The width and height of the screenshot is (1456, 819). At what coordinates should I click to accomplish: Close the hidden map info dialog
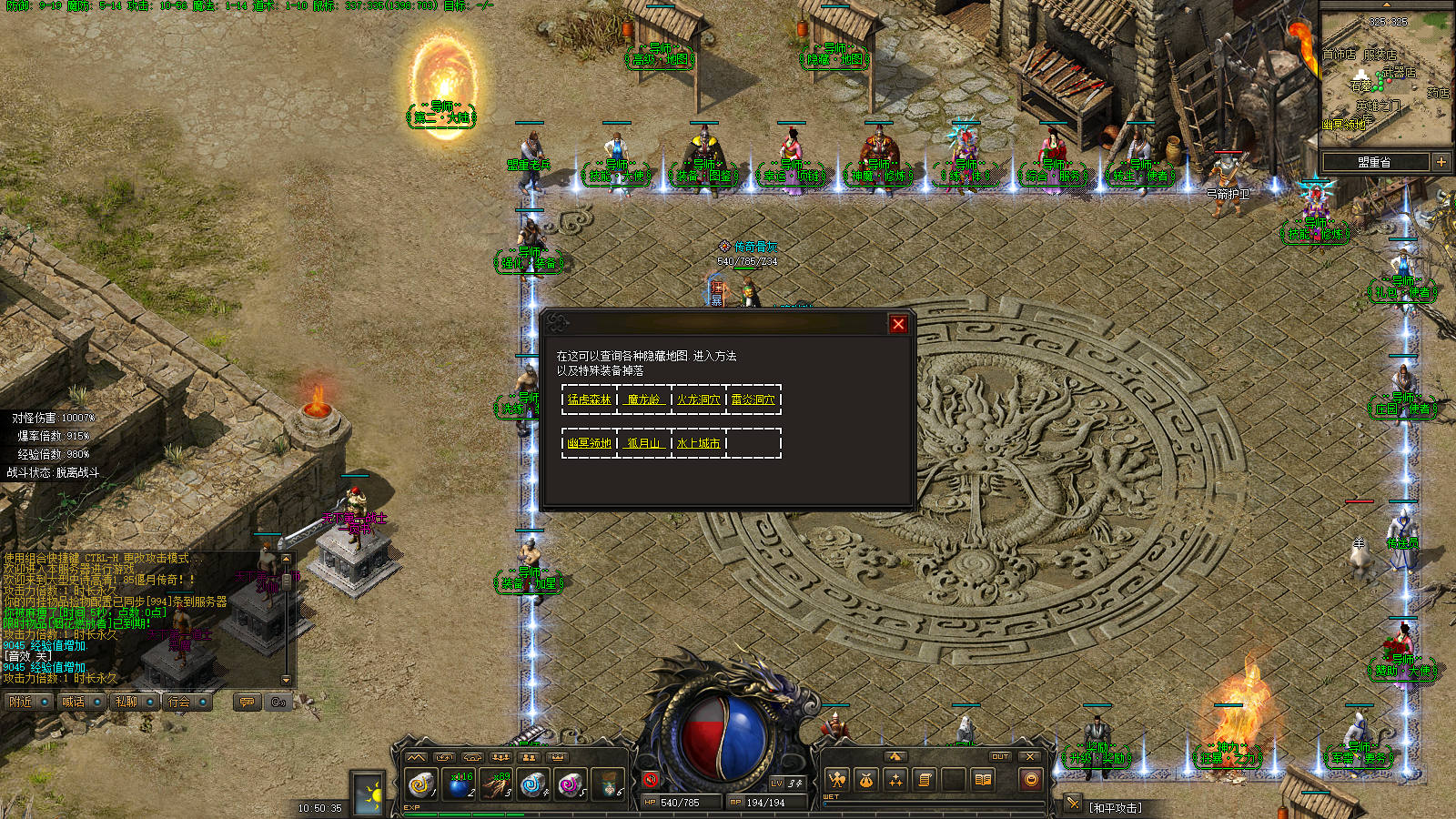tap(898, 324)
